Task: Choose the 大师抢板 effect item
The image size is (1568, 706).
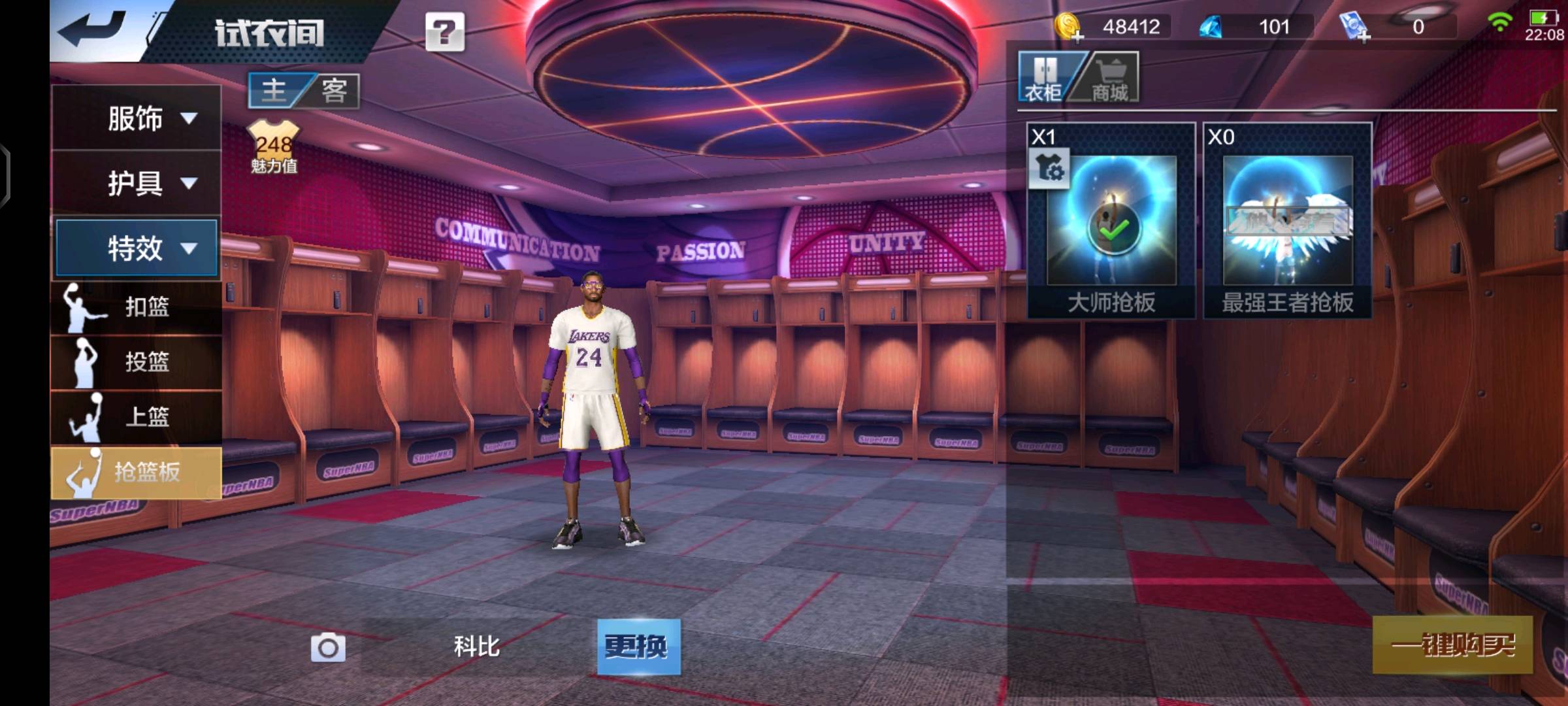Action: click(x=1111, y=220)
